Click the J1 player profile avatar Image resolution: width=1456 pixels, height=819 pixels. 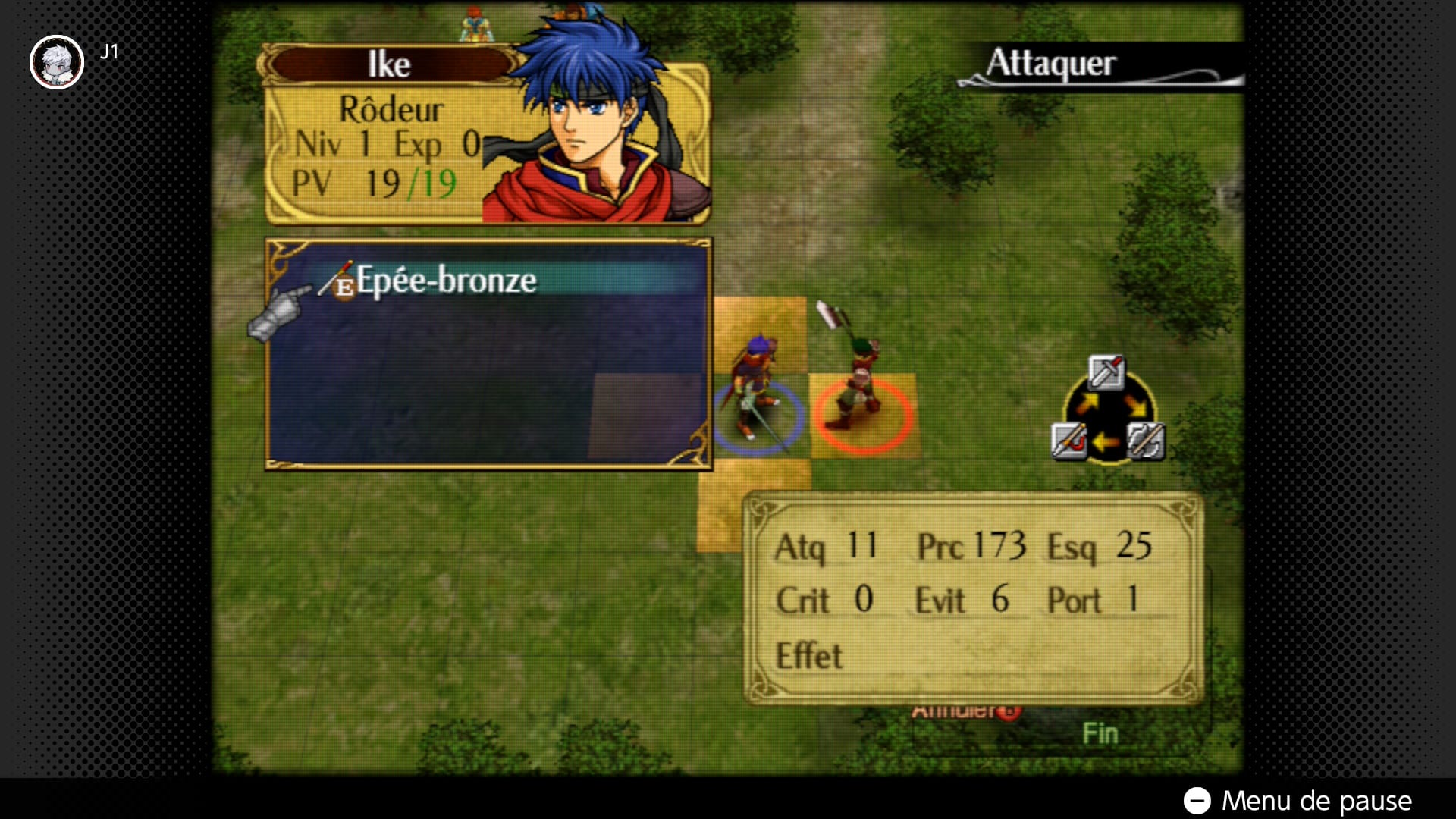57,62
